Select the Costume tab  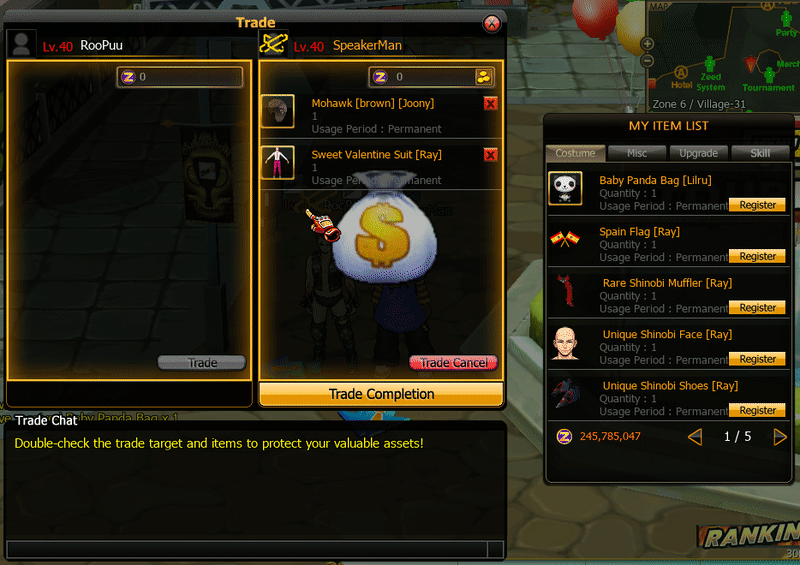pyautogui.click(x=575, y=153)
